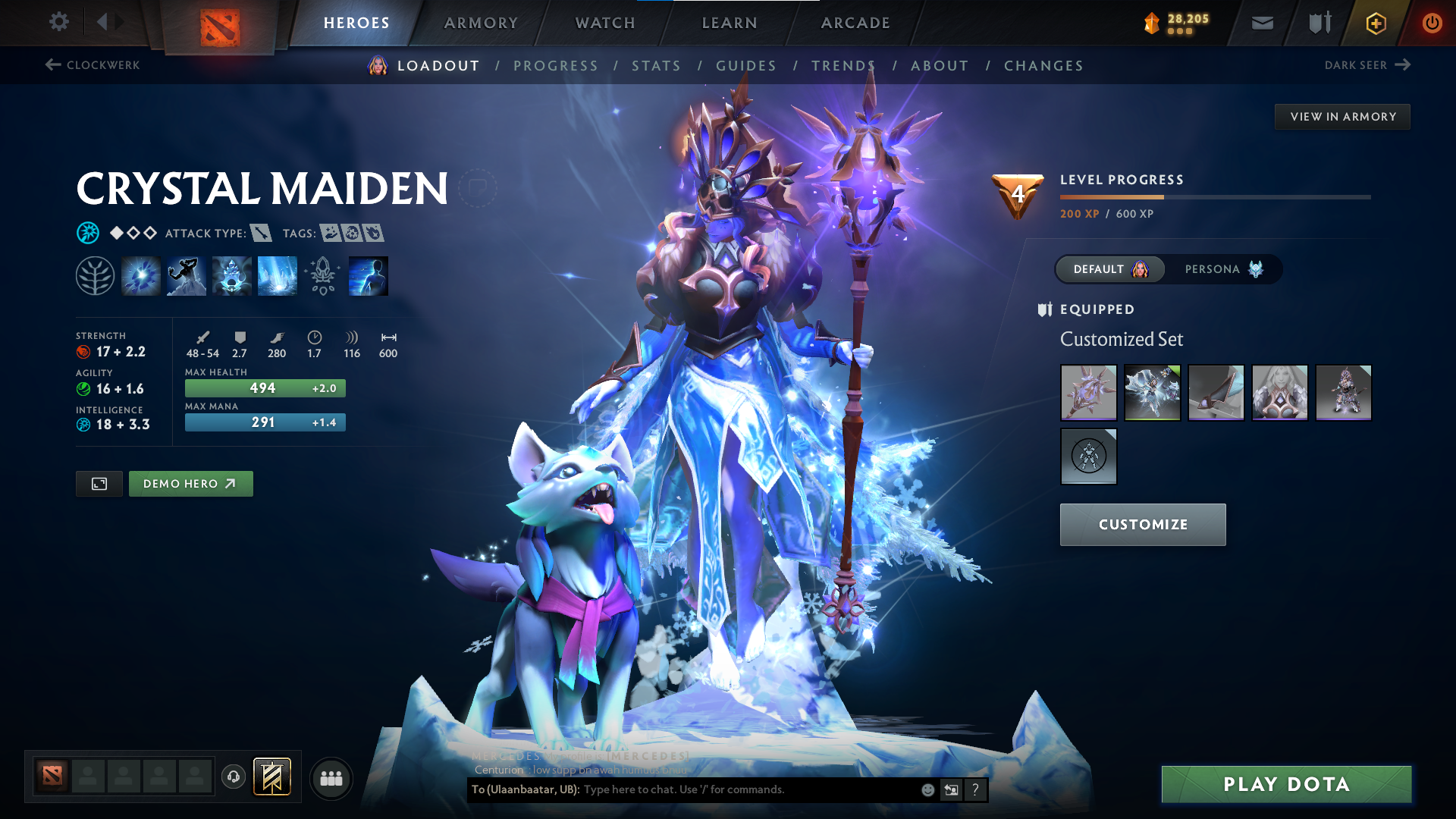Toggle the party finder people icon
The width and height of the screenshot is (1456, 819).
coord(331,777)
